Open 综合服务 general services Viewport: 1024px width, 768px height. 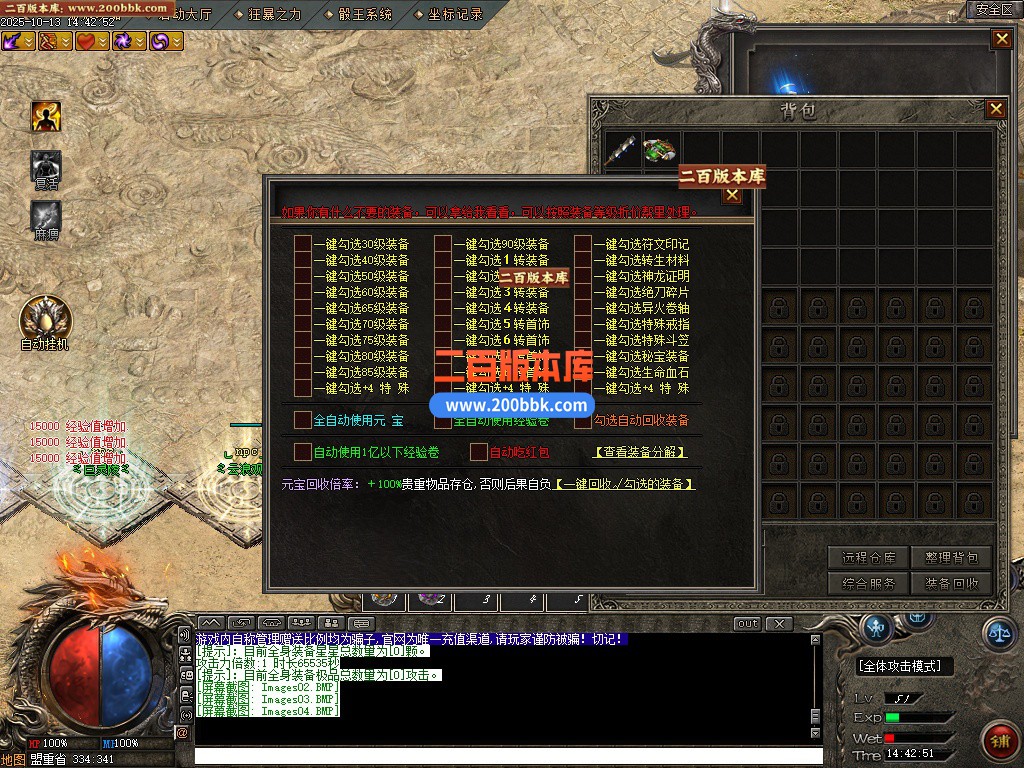pos(868,583)
